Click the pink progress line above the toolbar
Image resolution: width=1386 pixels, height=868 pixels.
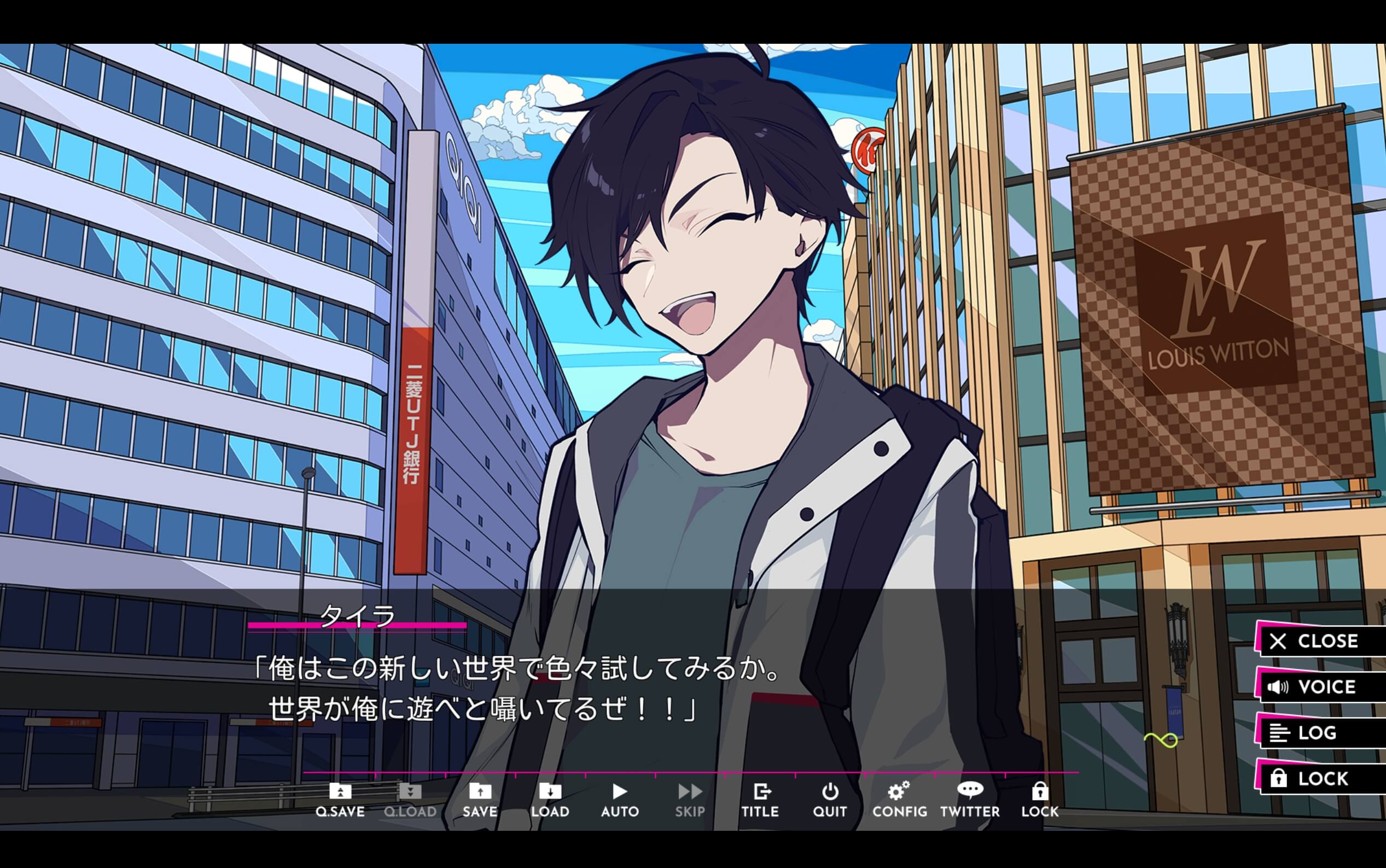689,772
